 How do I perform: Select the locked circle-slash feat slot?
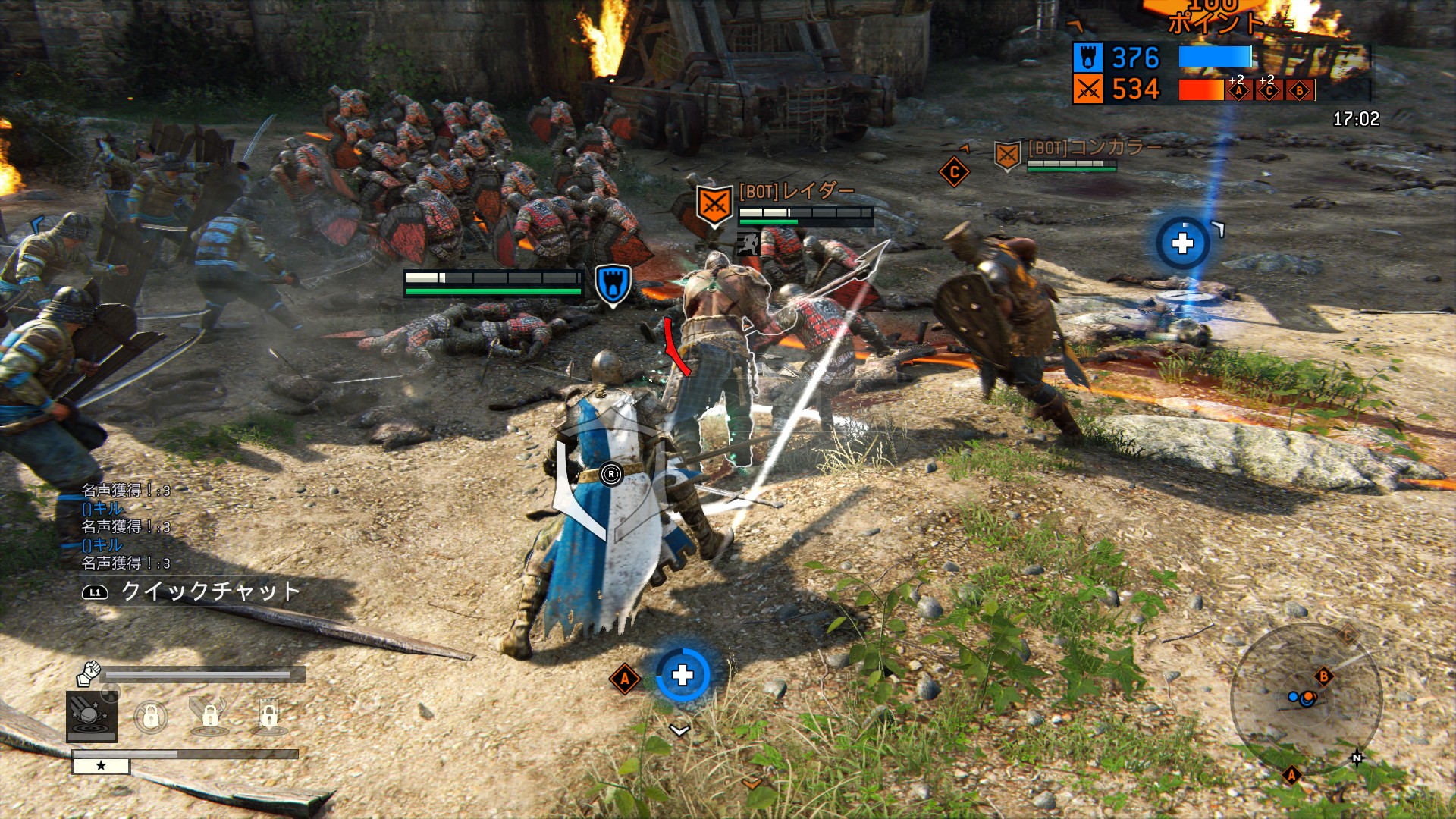[x=151, y=716]
